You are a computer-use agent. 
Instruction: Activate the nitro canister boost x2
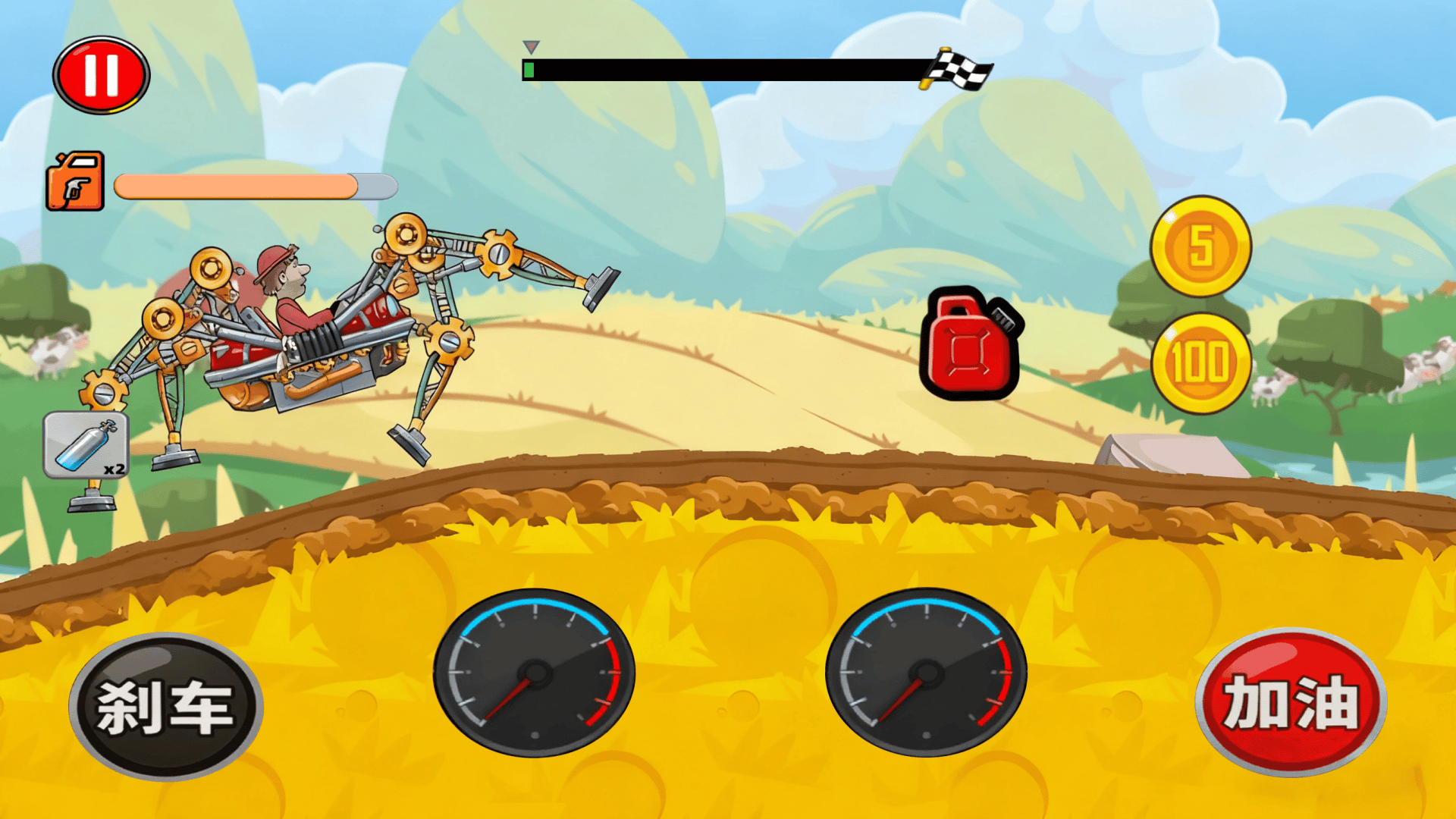pos(86,446)
